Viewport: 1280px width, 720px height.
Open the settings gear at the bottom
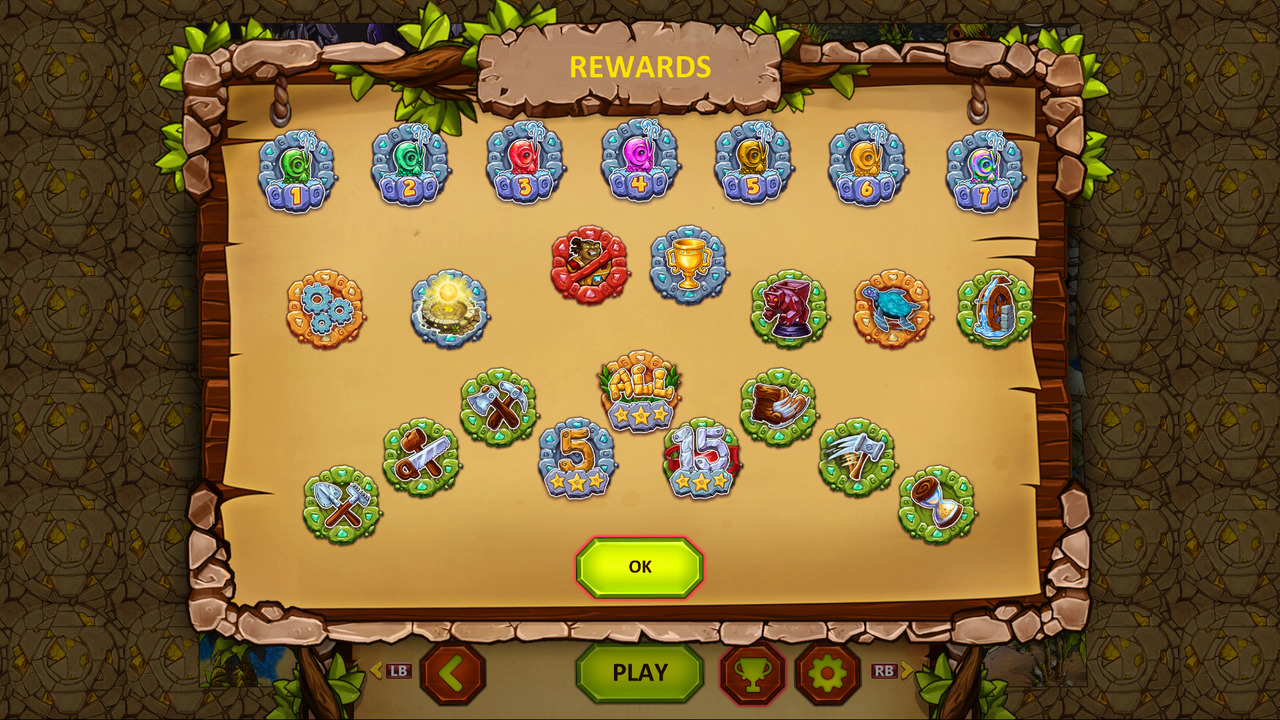point(833,673)
